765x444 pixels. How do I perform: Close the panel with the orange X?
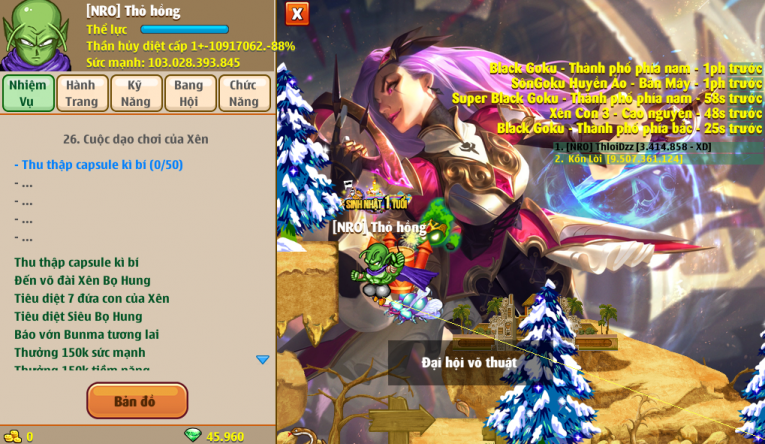click(x=297, y=14)
